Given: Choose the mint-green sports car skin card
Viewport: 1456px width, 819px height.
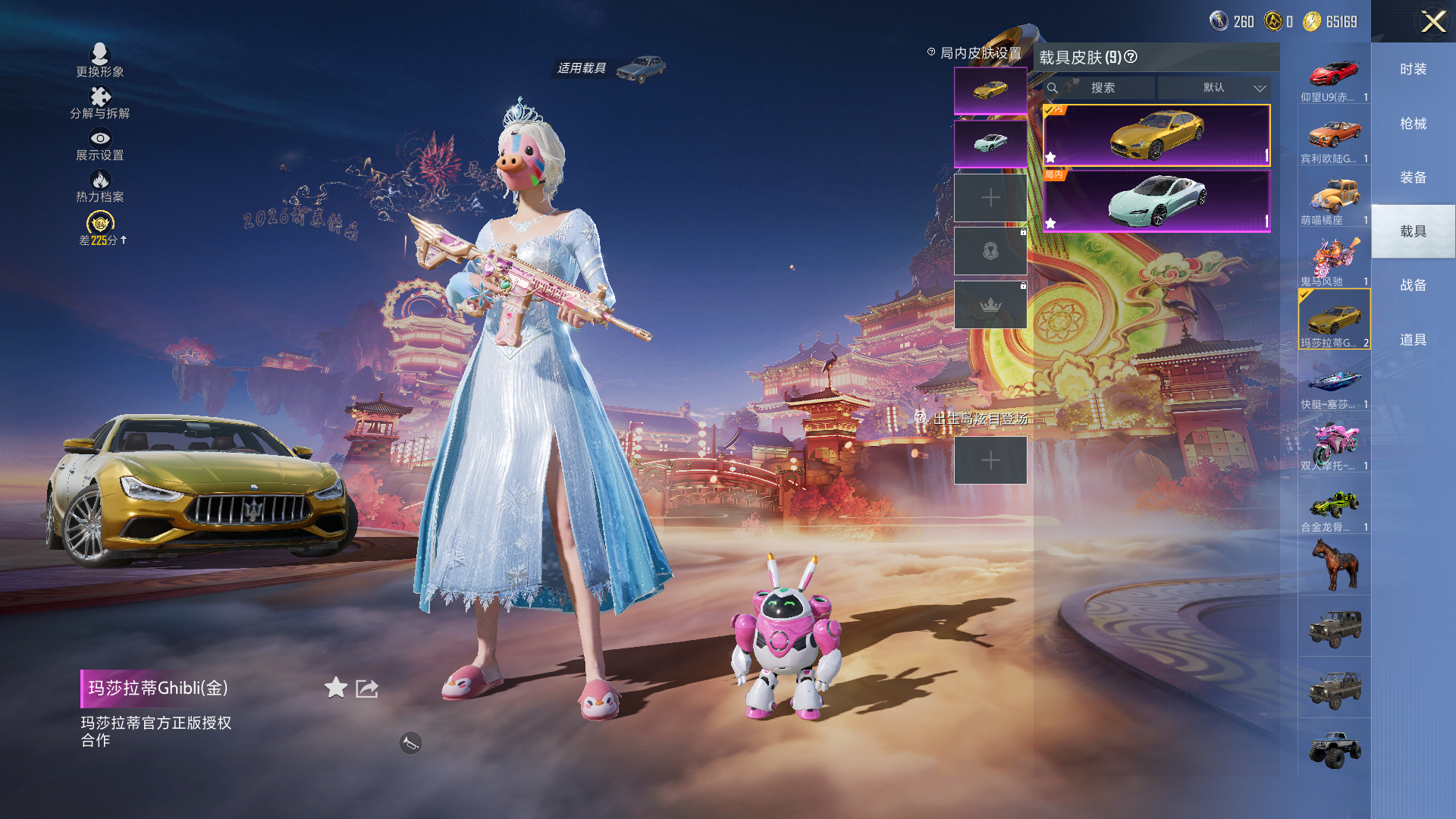Looking at the screenshot, I should coord(1156,201).
